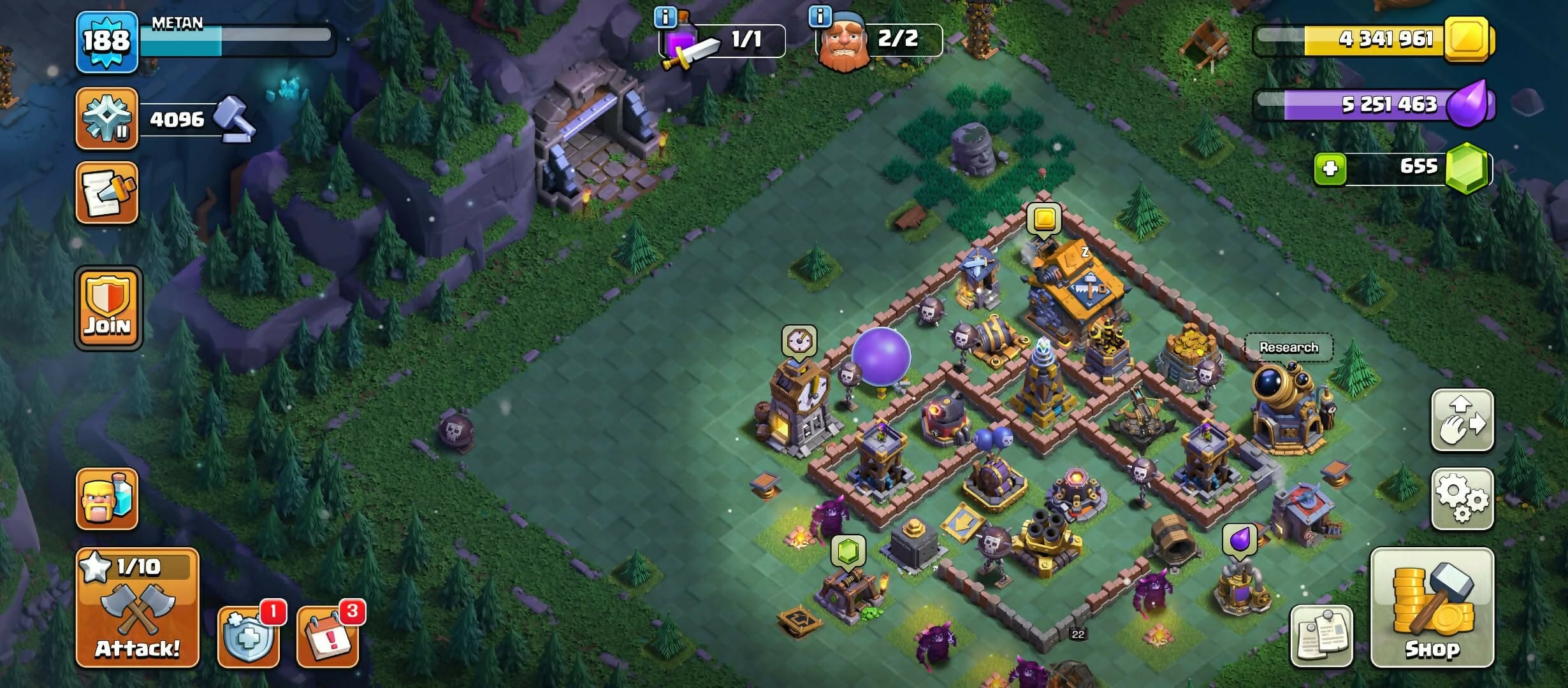Collect elixir from the purple drop bubble
Screen dimensions: 1568x688
click(x=1240, y=540)
